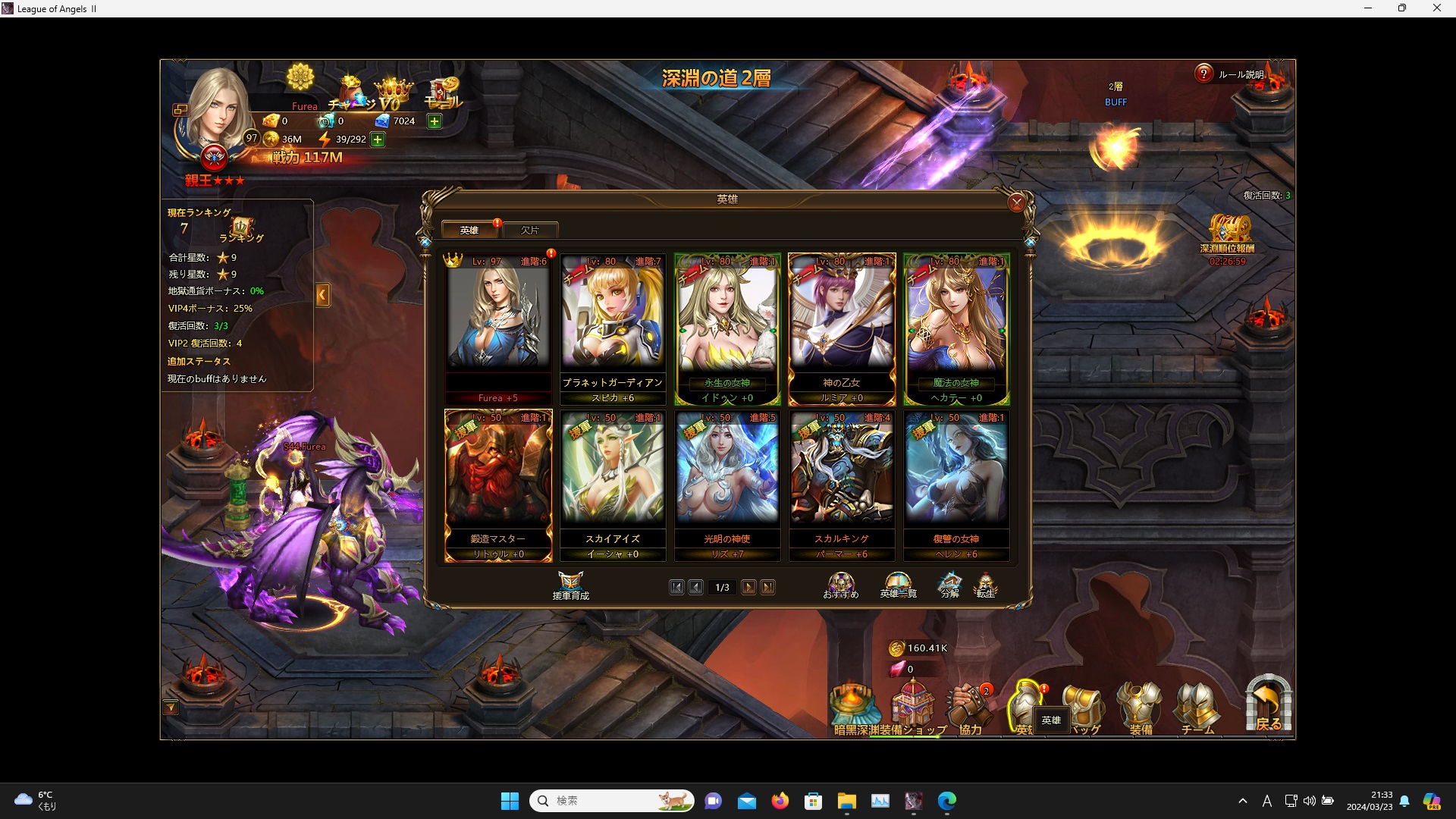
Task: Select the 英雄 heroes tab
Action: 469,229
